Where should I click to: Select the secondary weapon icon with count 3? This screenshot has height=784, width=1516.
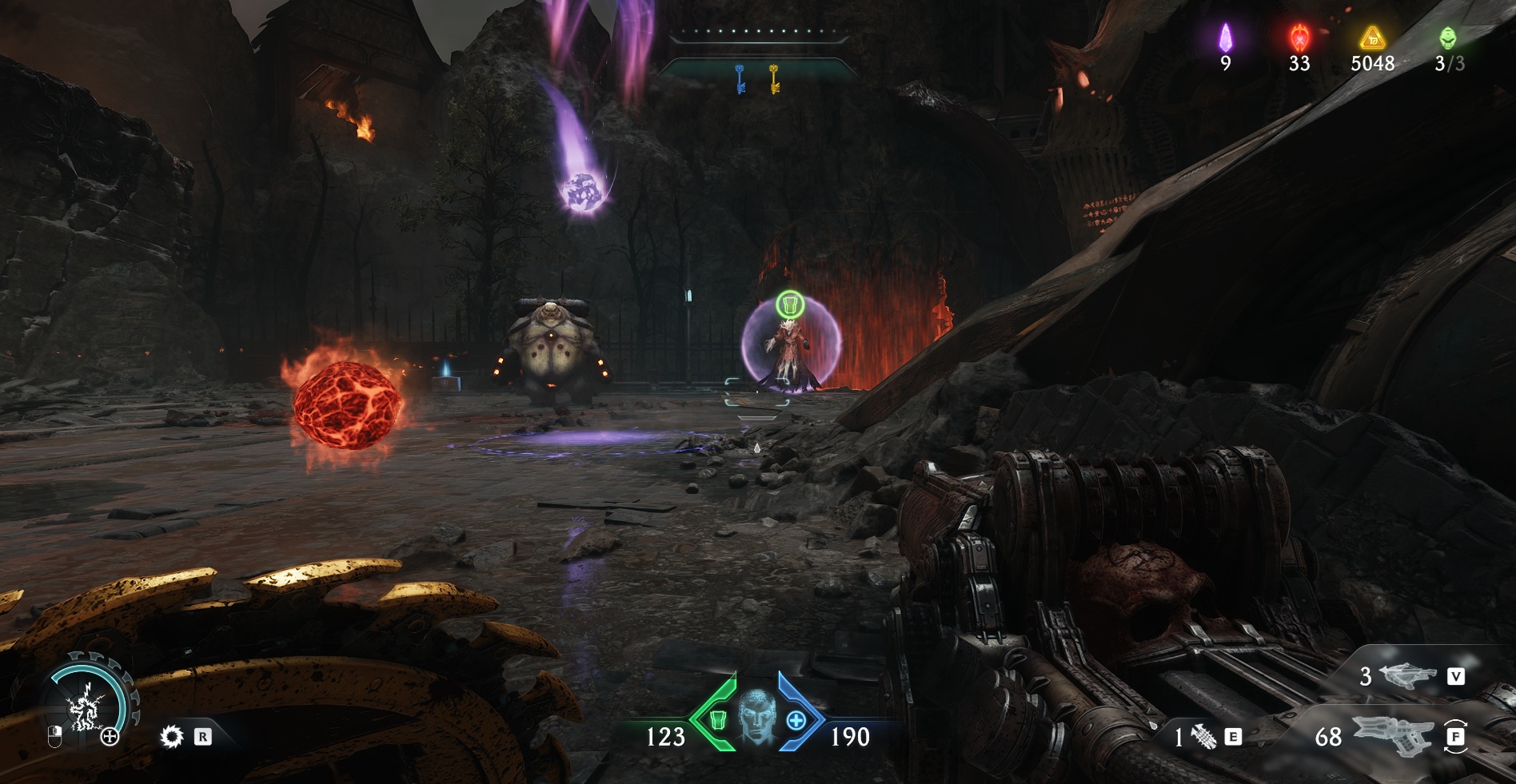(x=1408, y=677)
